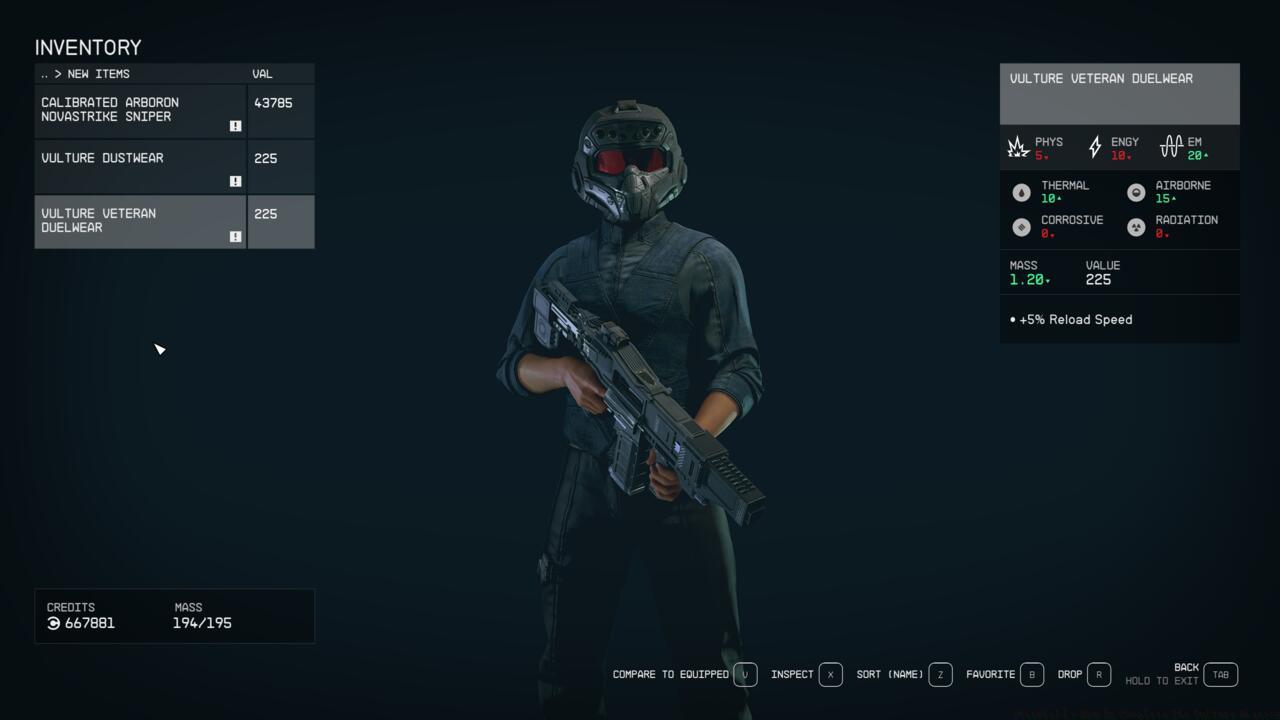Click the mass capacity indicator 194/195

tap(203, 623)
